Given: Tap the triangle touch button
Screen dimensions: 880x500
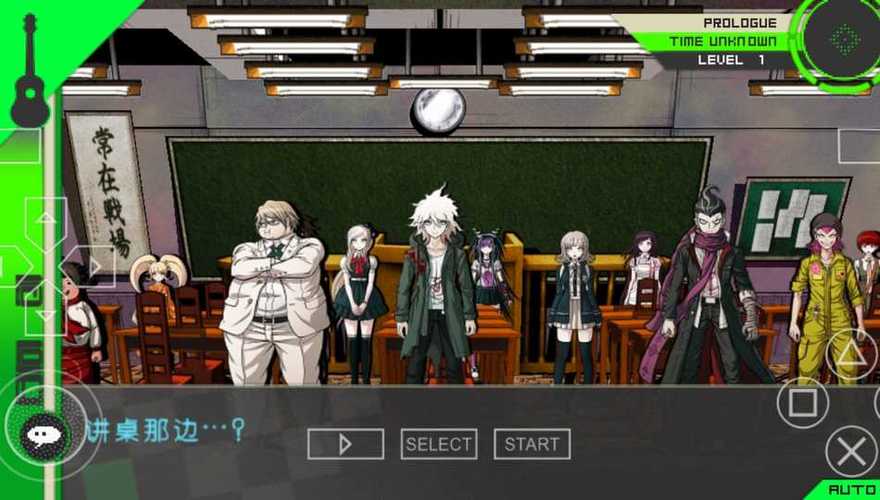Looking at the screenshot, I should click(x=851, y=354).
